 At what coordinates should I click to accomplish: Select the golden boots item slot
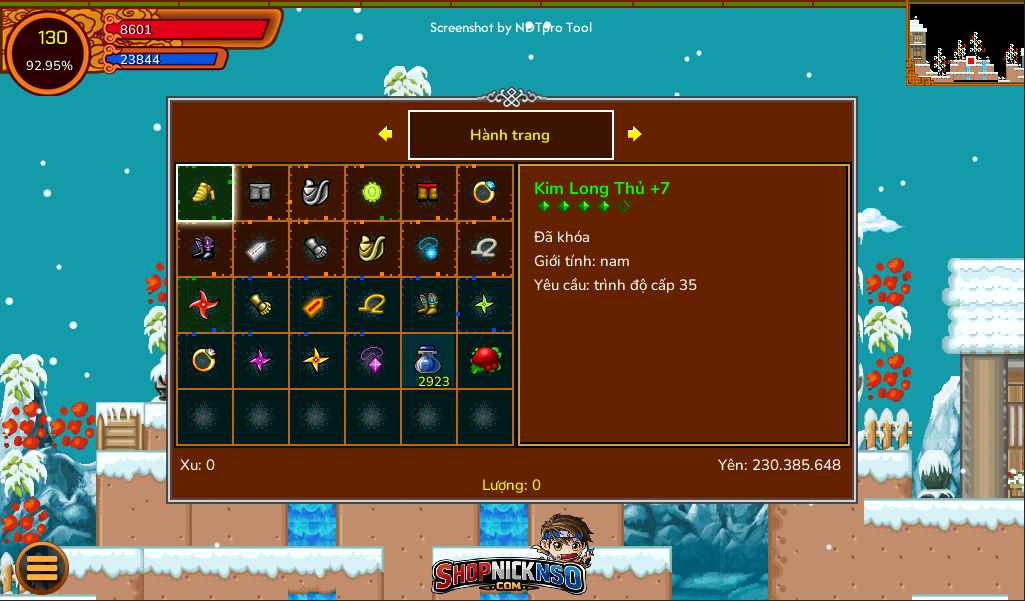click(x=429, y=305)
